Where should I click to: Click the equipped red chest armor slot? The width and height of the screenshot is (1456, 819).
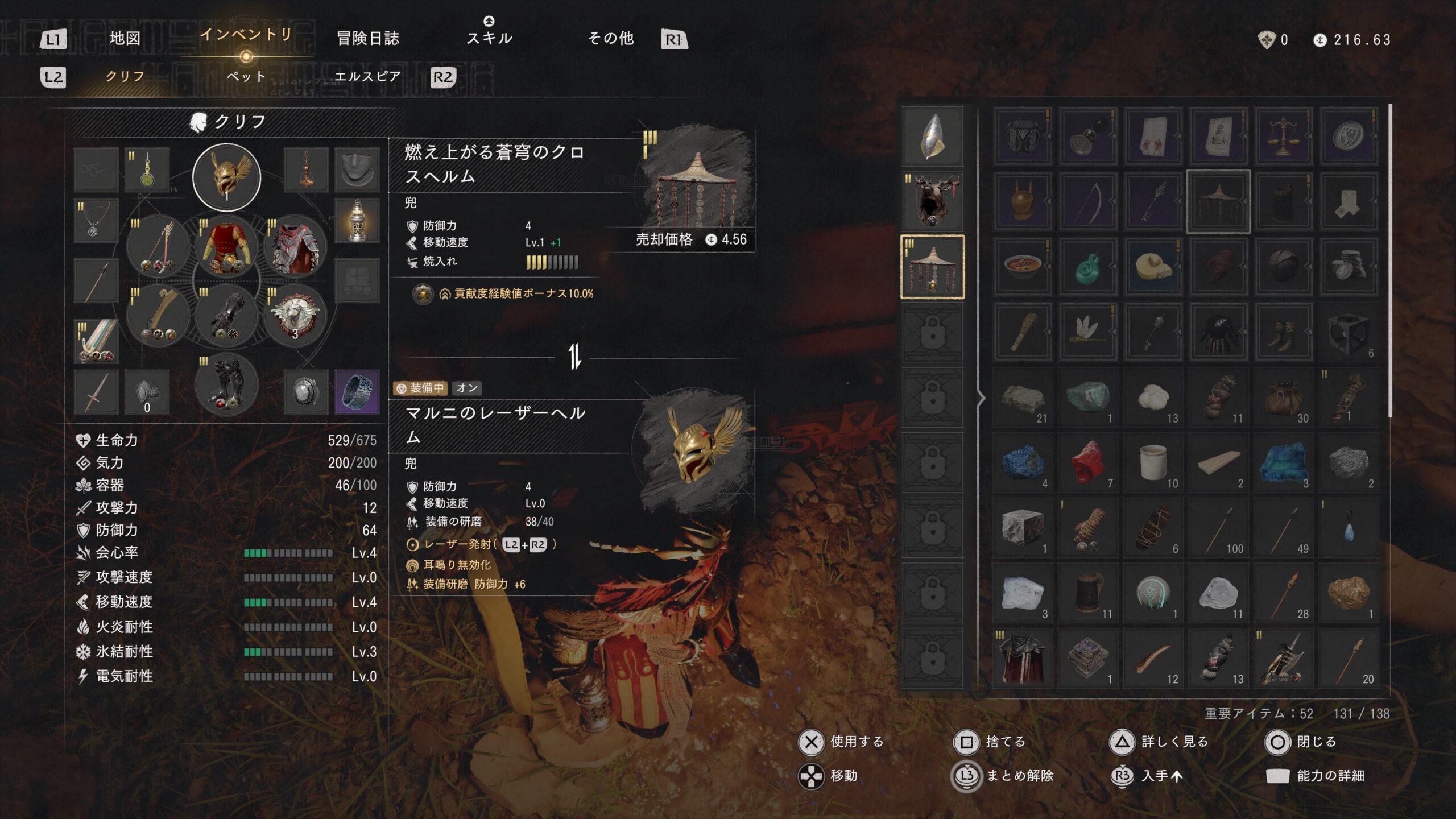tap(226, 247)
